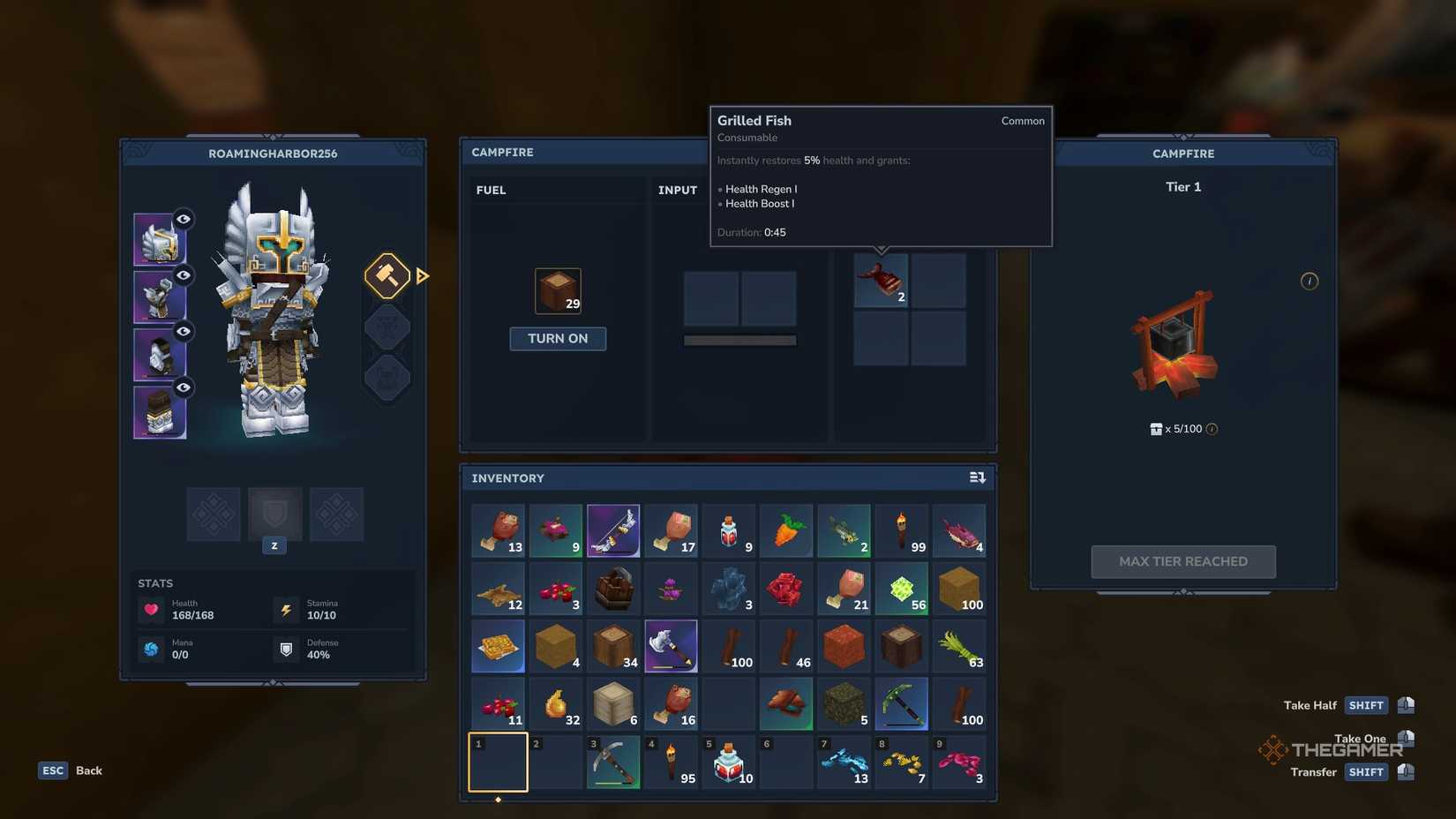Click the cooking progress bar under the input slots
Screen dimensions: 1456x819
[739, 338]
